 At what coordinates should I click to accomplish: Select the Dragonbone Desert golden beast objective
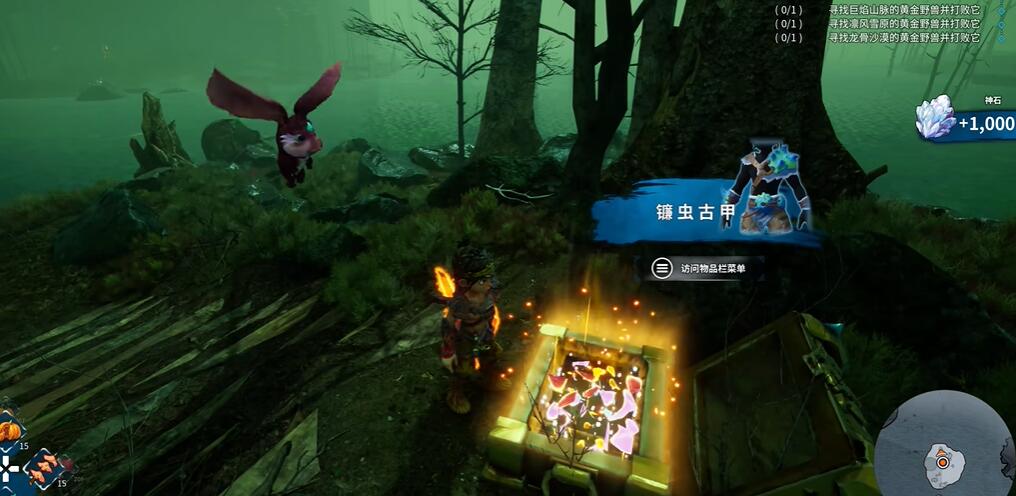(903, 38)
